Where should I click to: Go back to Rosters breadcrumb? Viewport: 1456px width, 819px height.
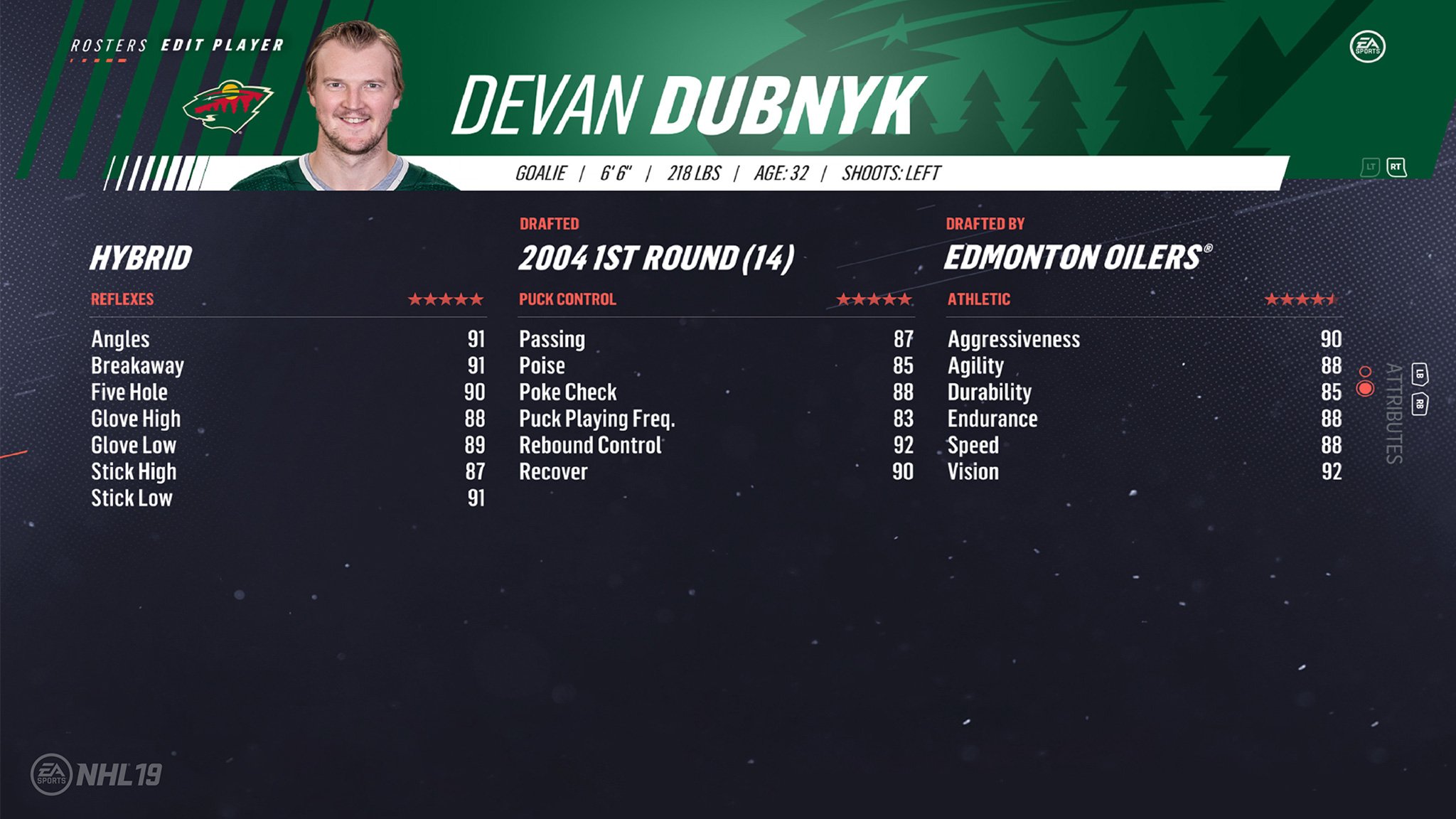[109, 45]
